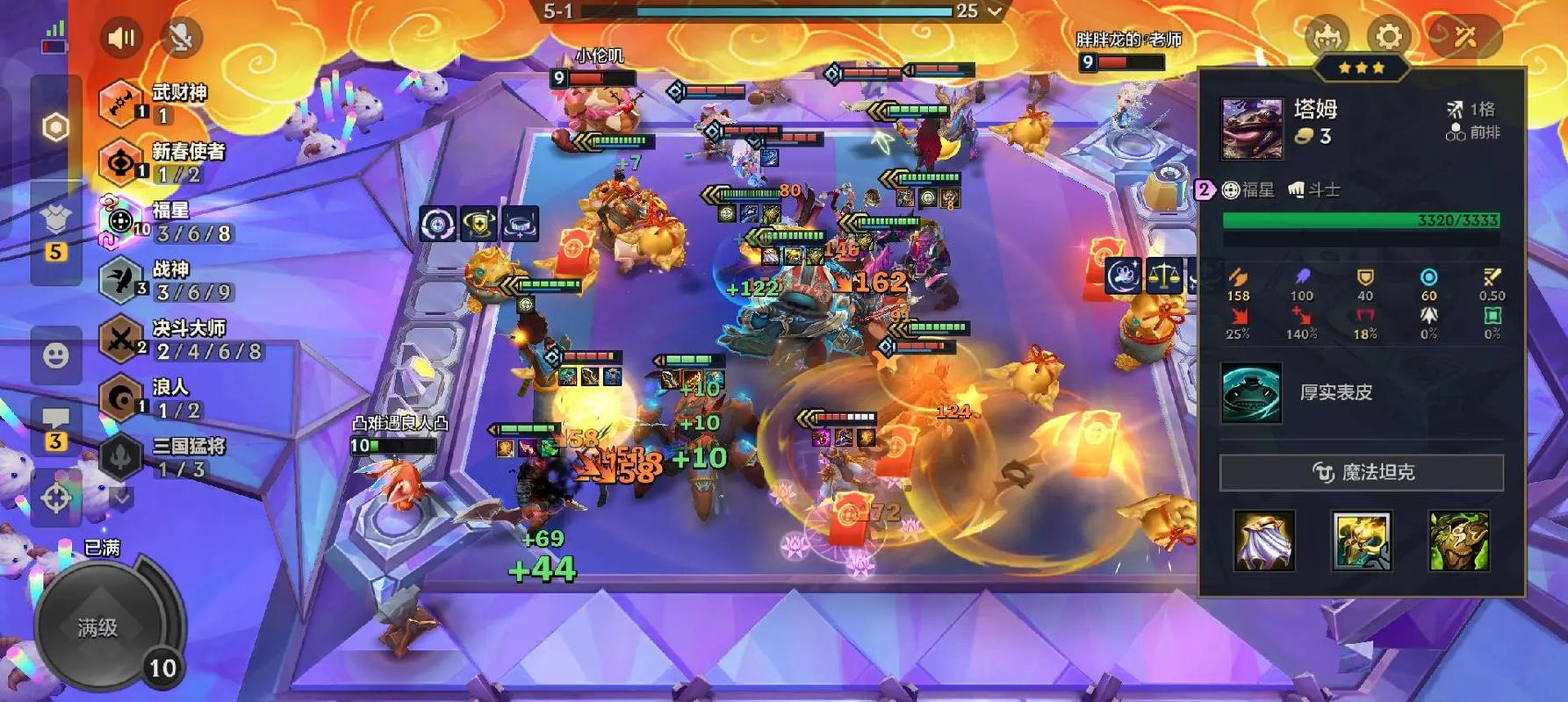1568x702 pixels.
Task: Open the emoji face button
Action: point(56,355)
